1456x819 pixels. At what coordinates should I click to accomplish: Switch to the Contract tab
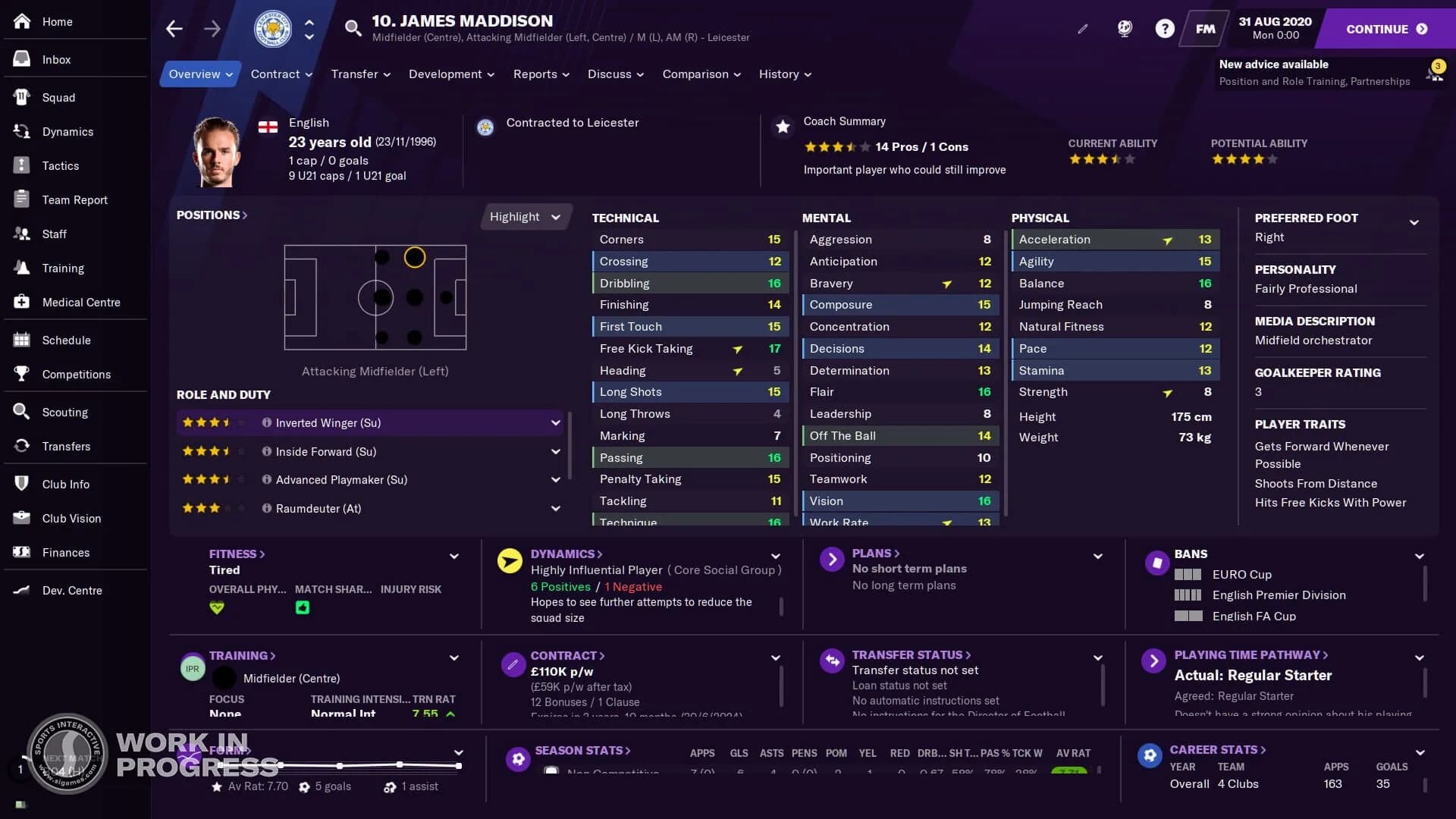281,74
